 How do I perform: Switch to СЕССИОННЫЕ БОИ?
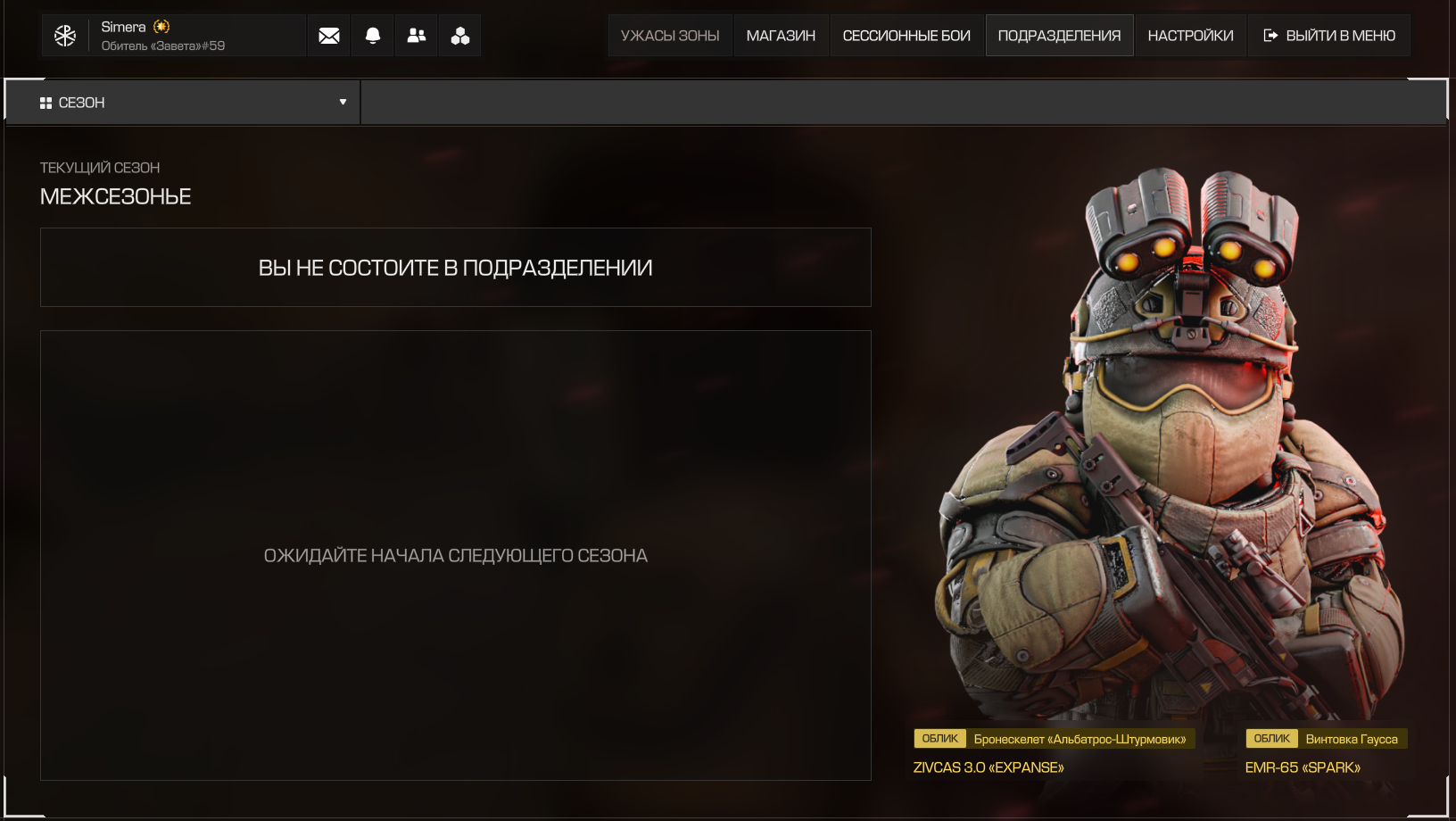click(906, 36)
